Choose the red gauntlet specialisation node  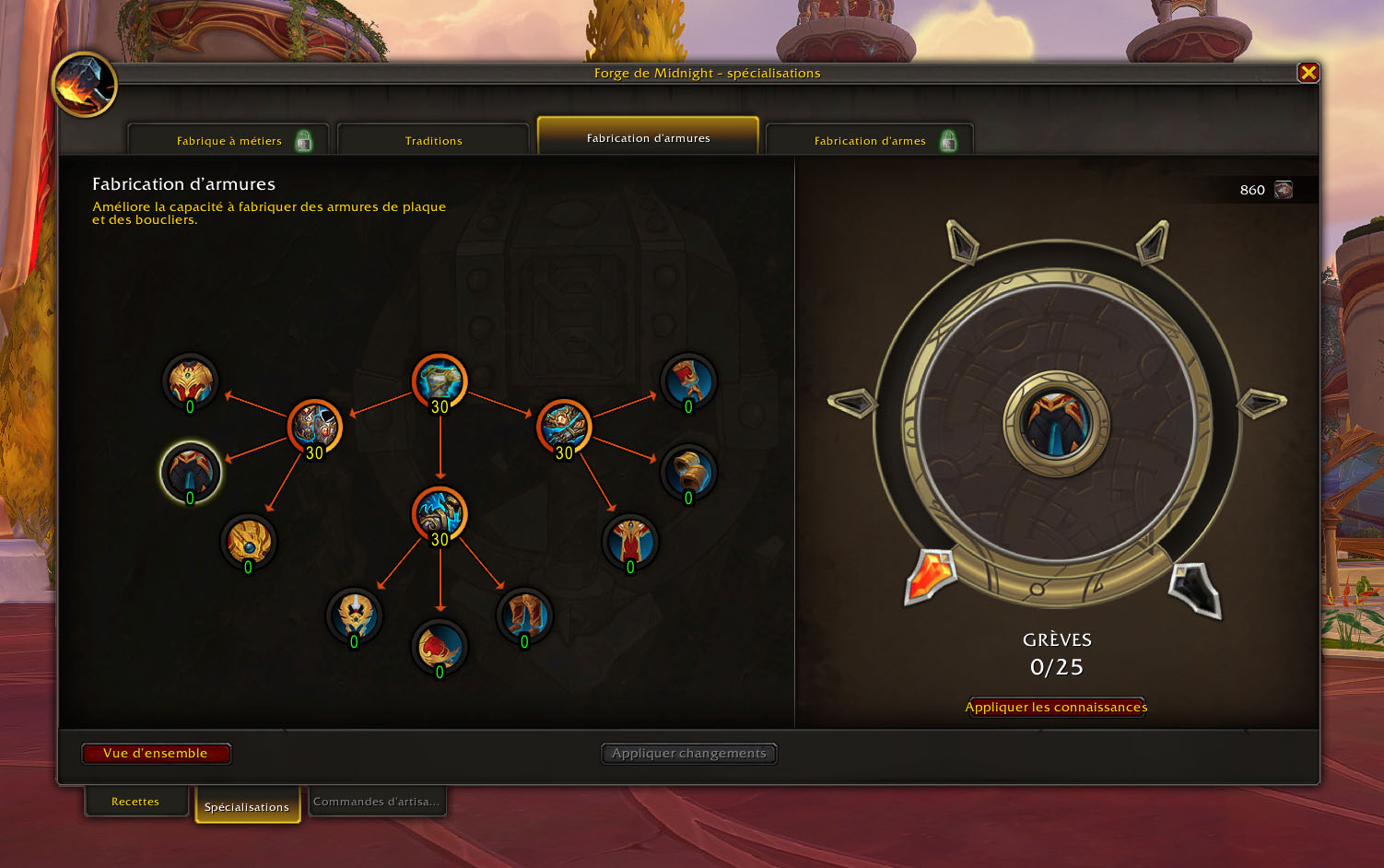(x=688, y=381)
